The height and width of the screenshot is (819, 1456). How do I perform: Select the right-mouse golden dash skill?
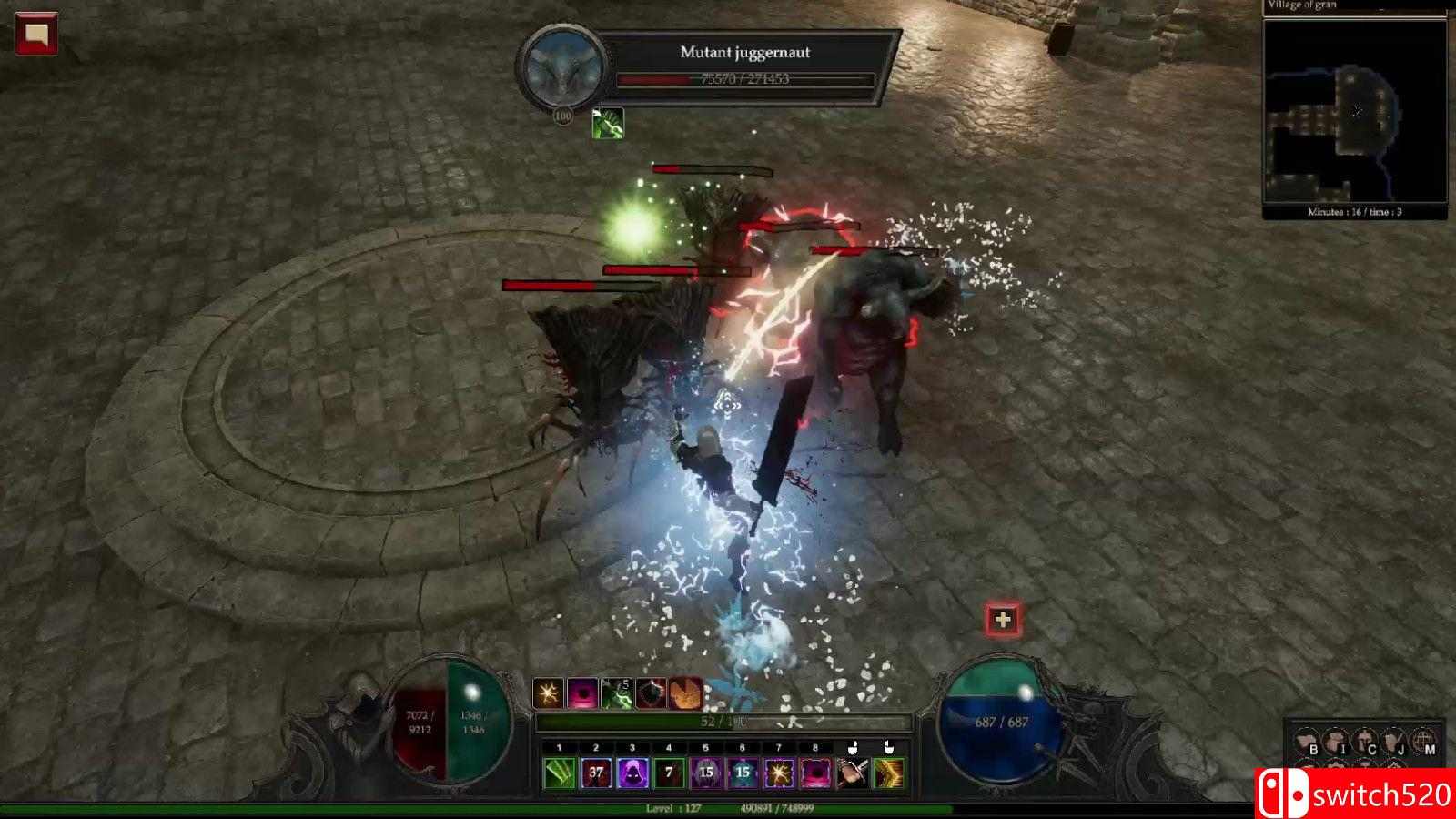(889, 773)
